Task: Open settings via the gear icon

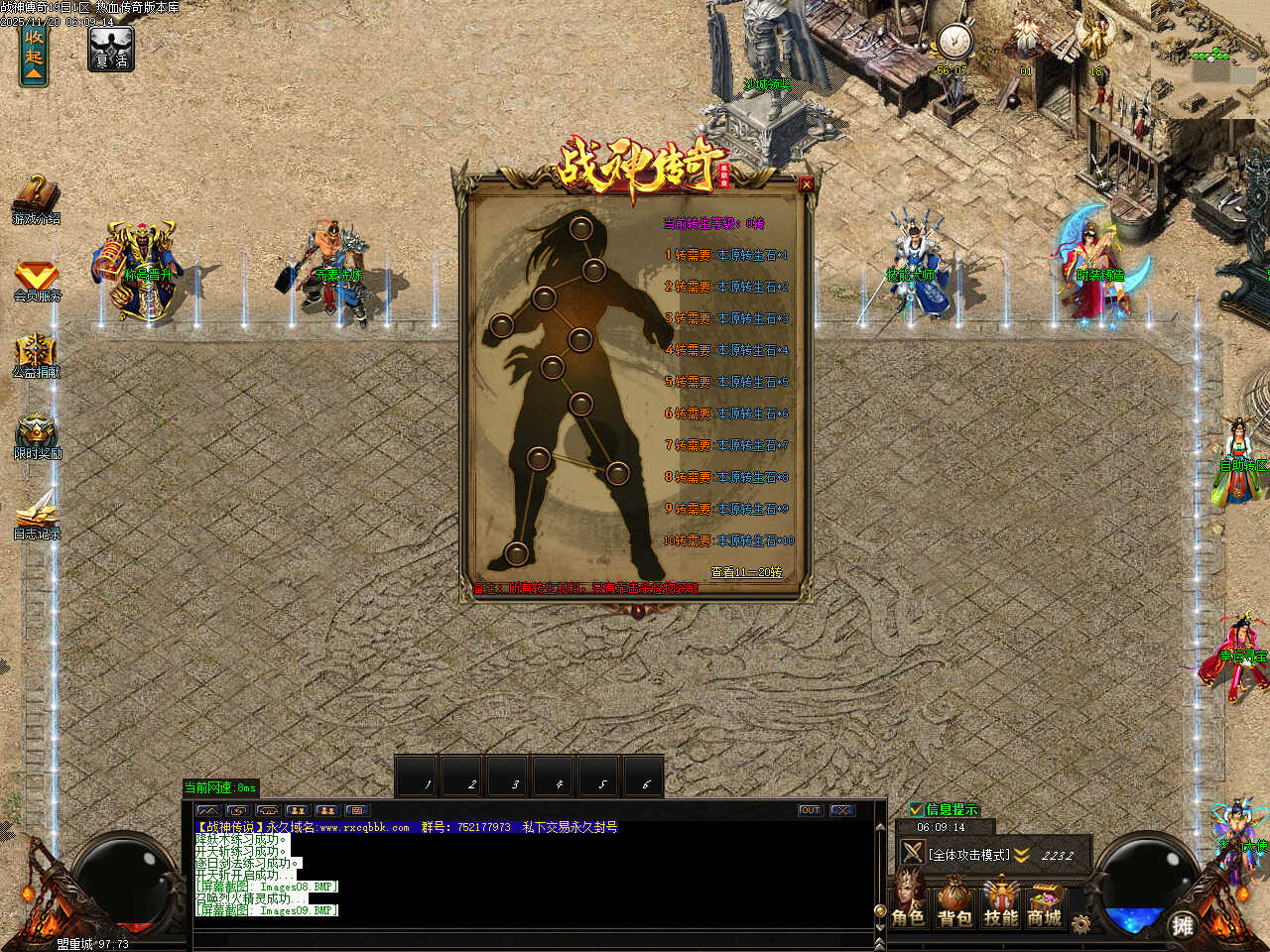Action: [x=1079, y=924]
